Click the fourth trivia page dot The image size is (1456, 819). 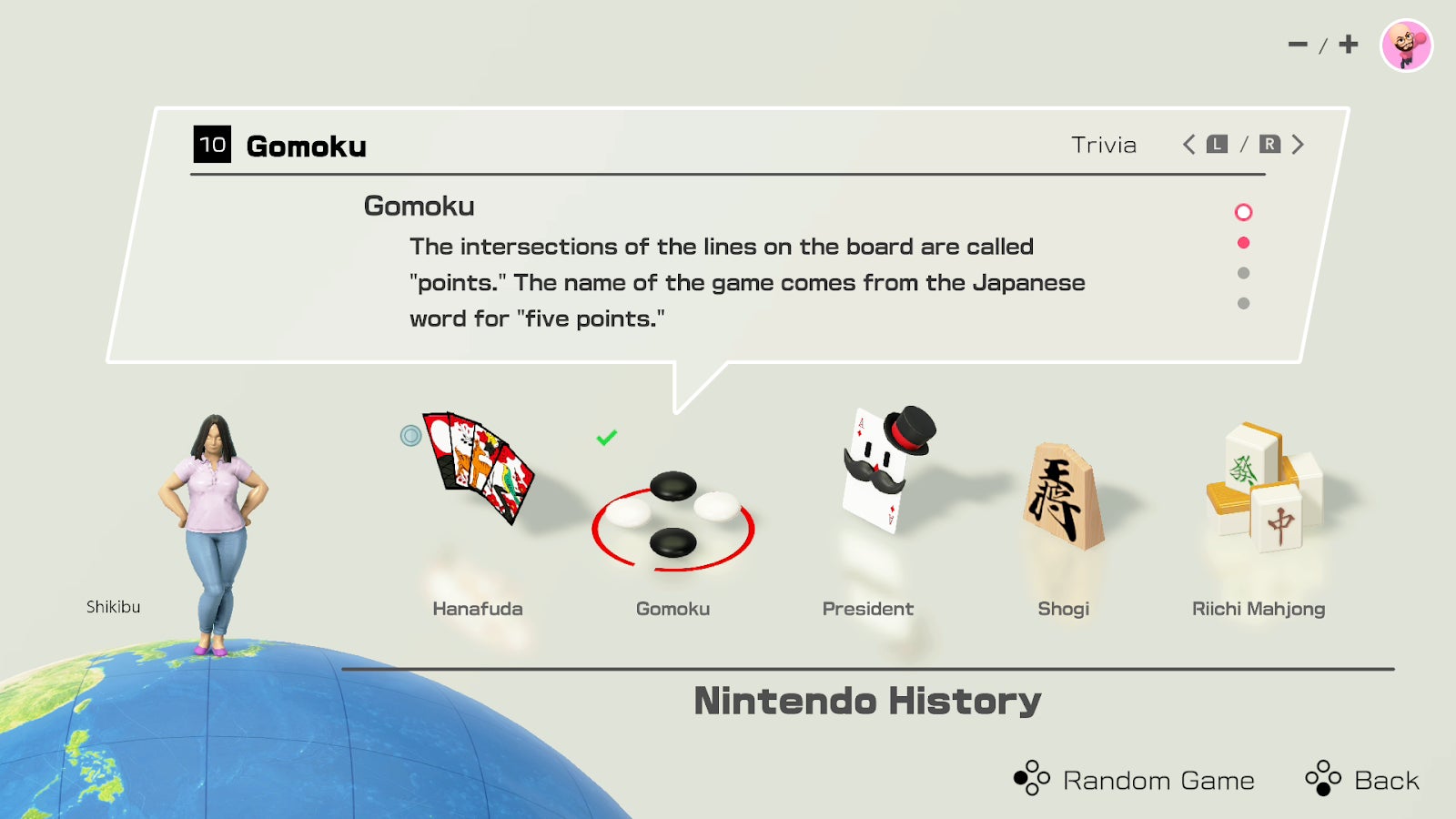tap(1245, 302)
